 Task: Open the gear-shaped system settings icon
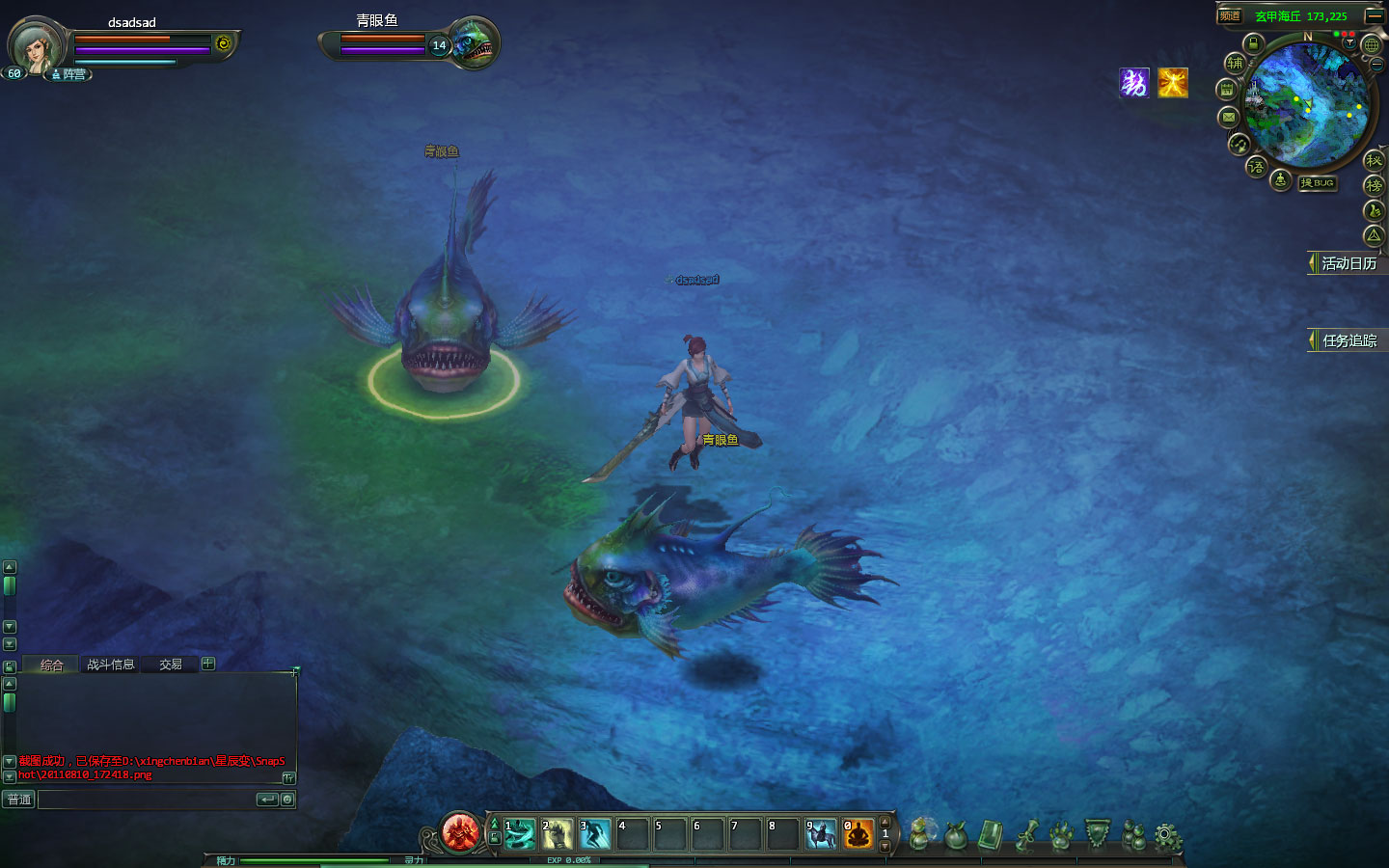pos(1168,836)
